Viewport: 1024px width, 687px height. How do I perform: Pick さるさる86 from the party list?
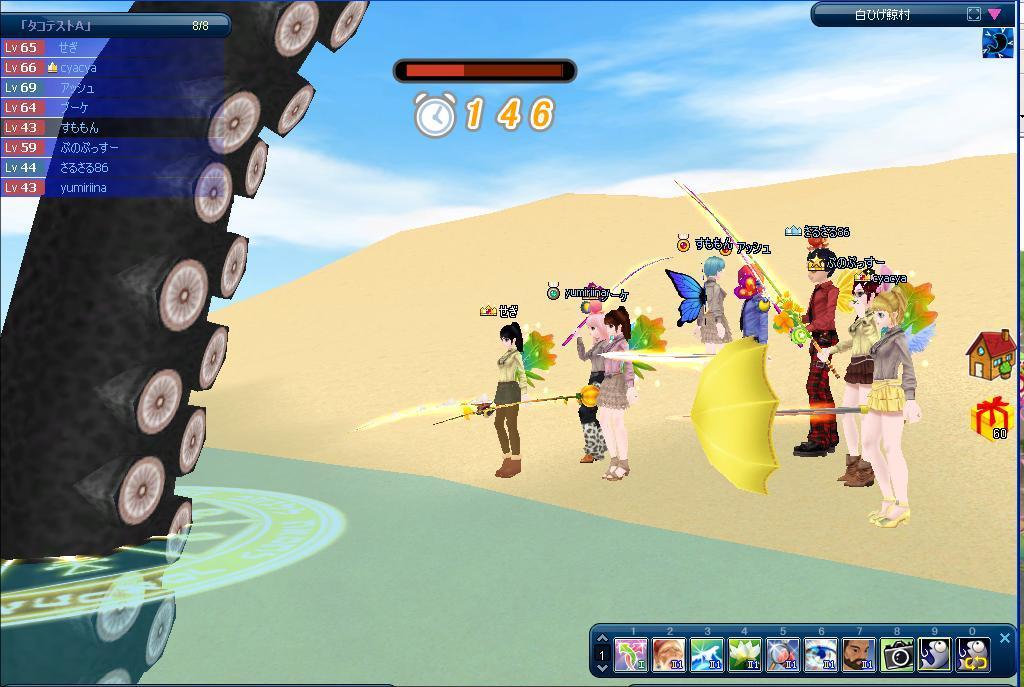[110, 167]
